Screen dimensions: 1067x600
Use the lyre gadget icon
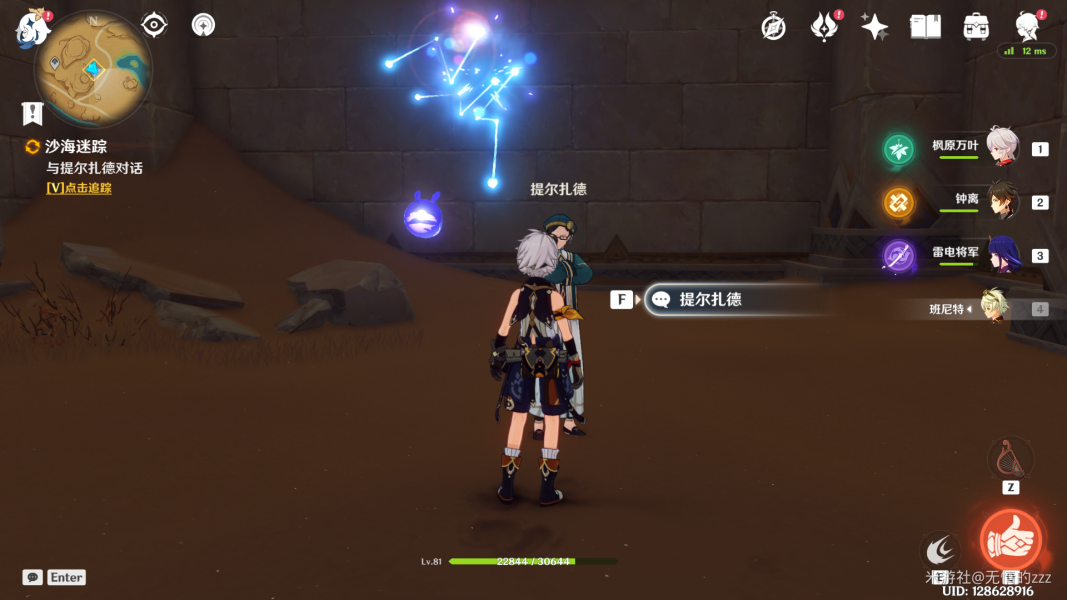1010,459
